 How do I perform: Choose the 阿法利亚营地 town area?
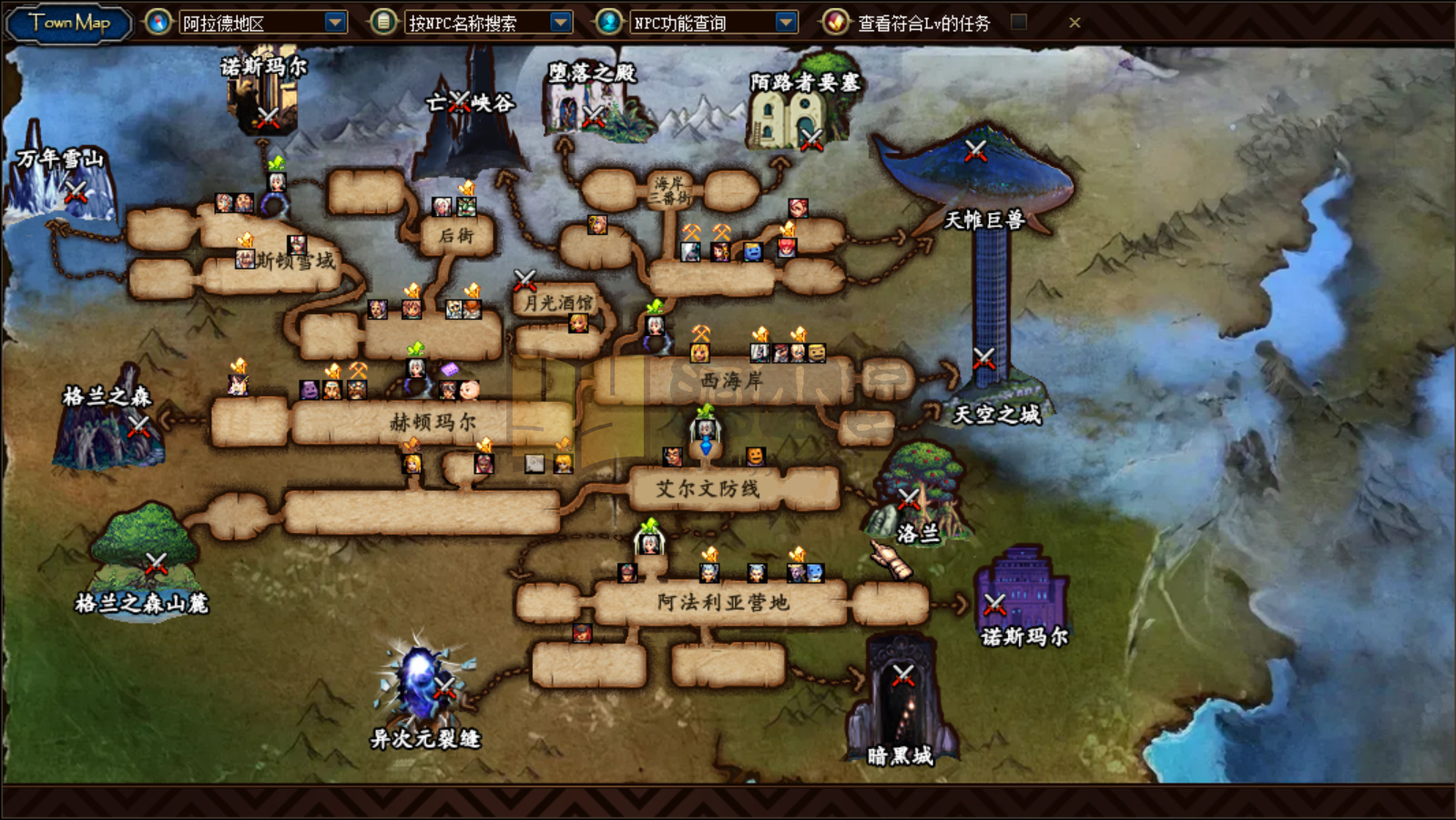[722, 602]
